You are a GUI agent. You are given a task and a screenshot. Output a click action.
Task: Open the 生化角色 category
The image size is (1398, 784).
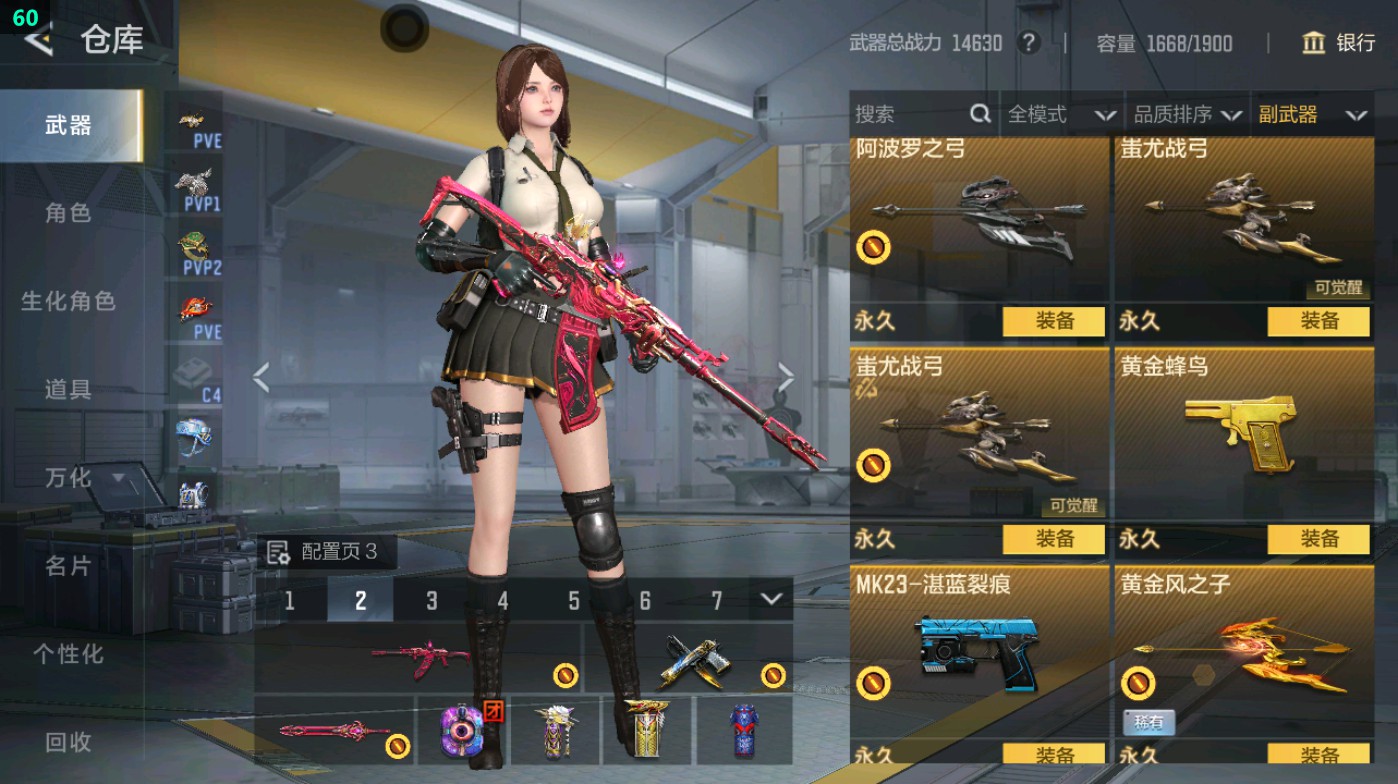point(68,301)
